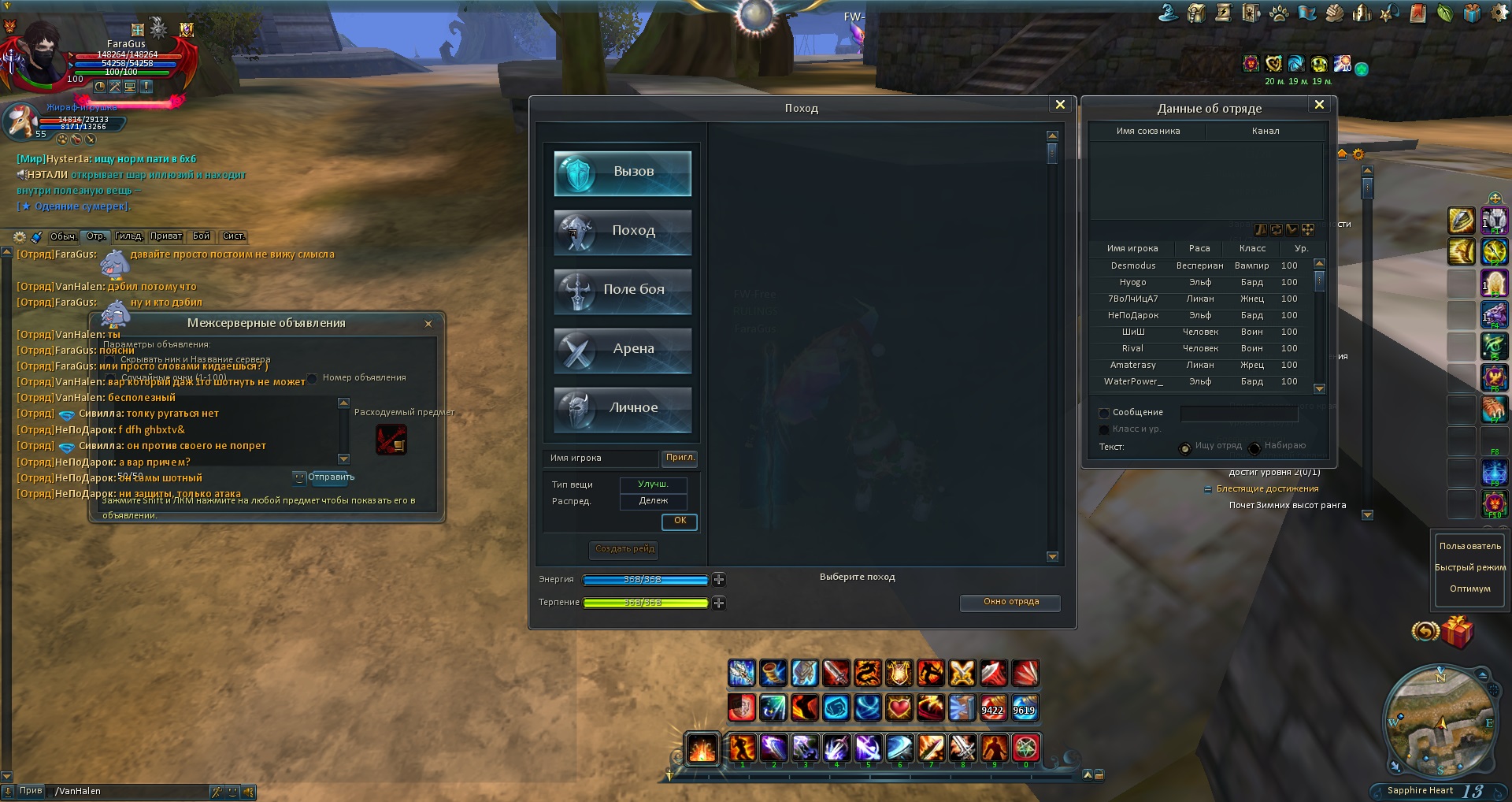Confirm loot settings with OK
Image resolution: width=1512 pixels, height=802 pixels.
[x=680, y=521]
